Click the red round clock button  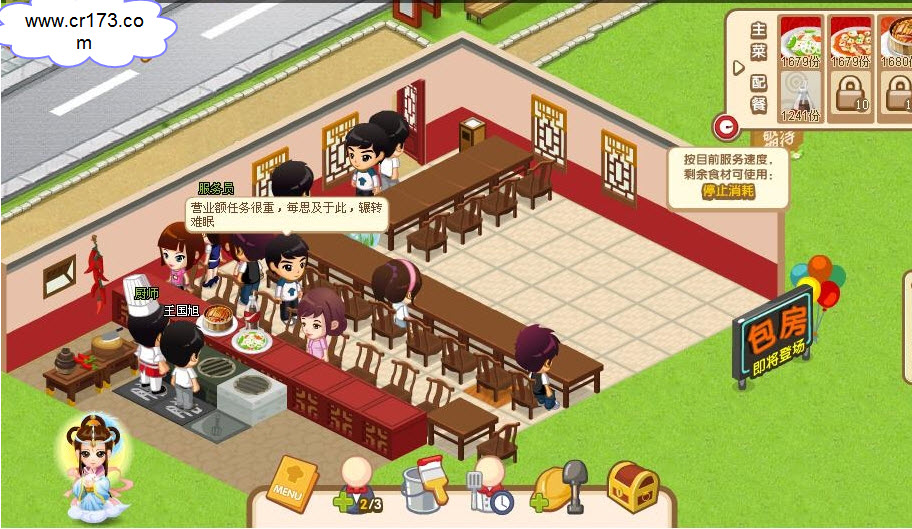[x=725, y=126]
